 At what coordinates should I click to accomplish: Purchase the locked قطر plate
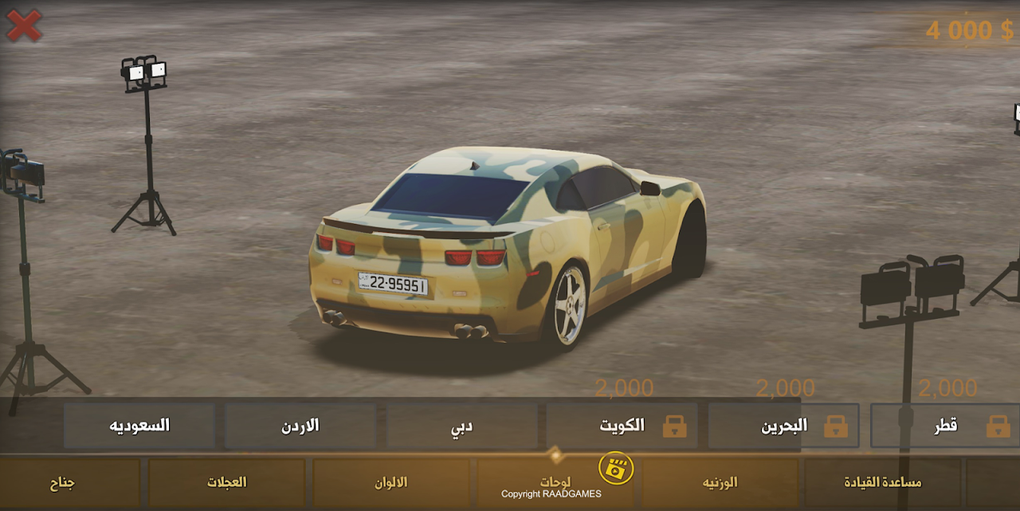(x=945, y=426)
